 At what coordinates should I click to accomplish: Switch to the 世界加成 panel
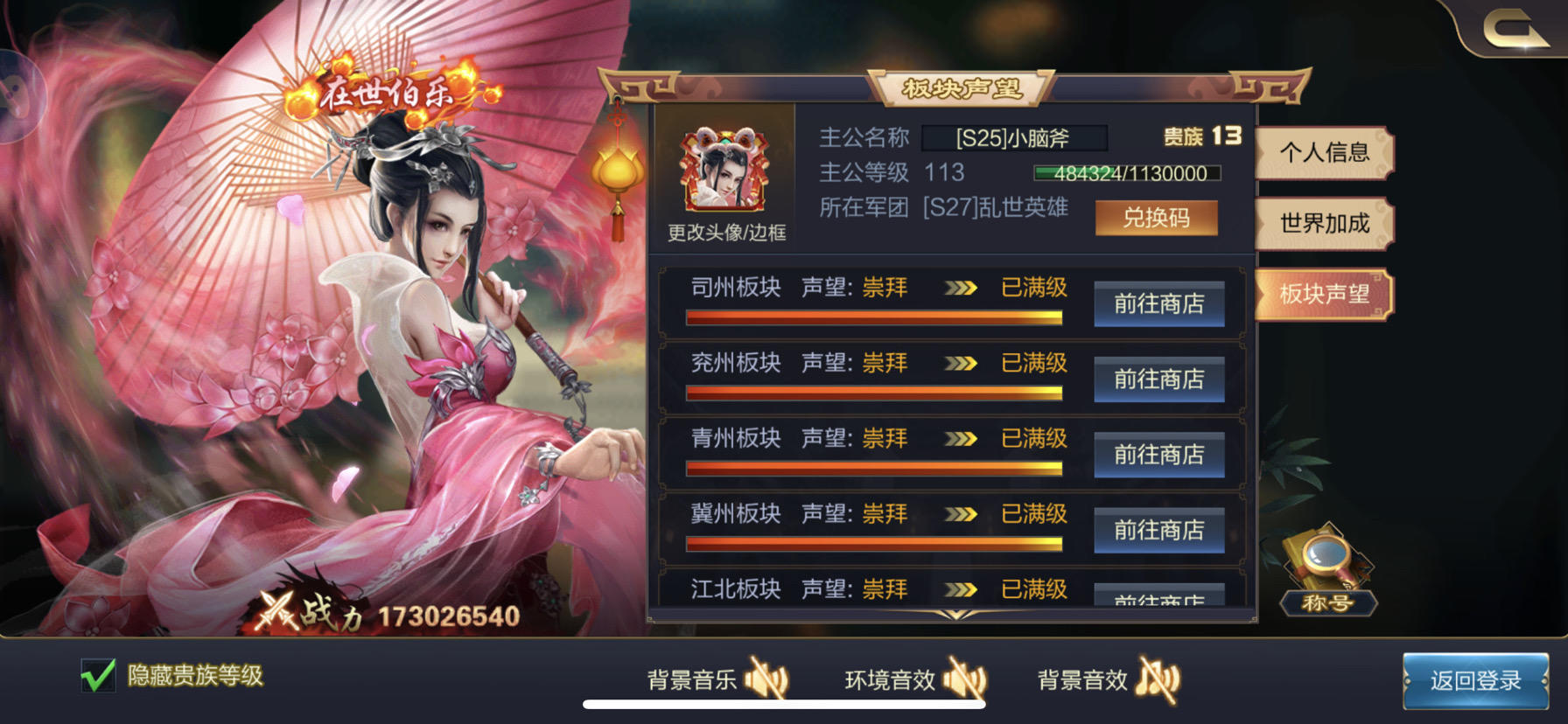coord(1326,224)
